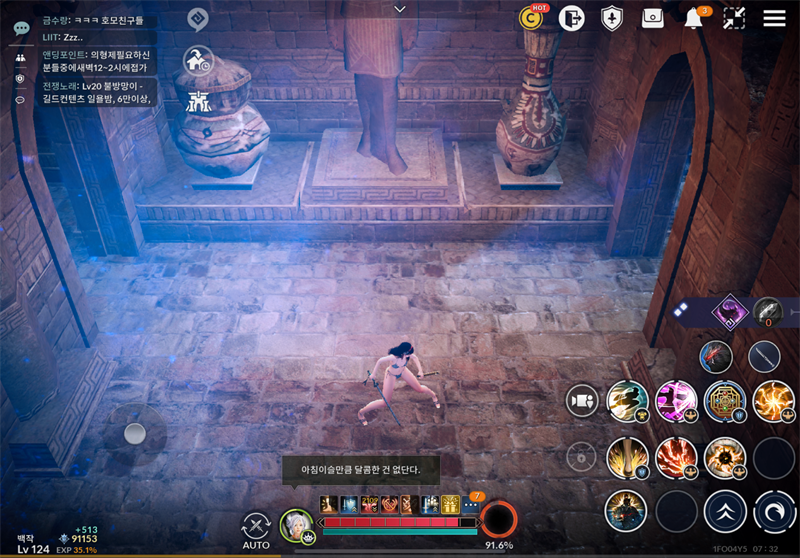Use the dark armored figure skill

[626, 510]
